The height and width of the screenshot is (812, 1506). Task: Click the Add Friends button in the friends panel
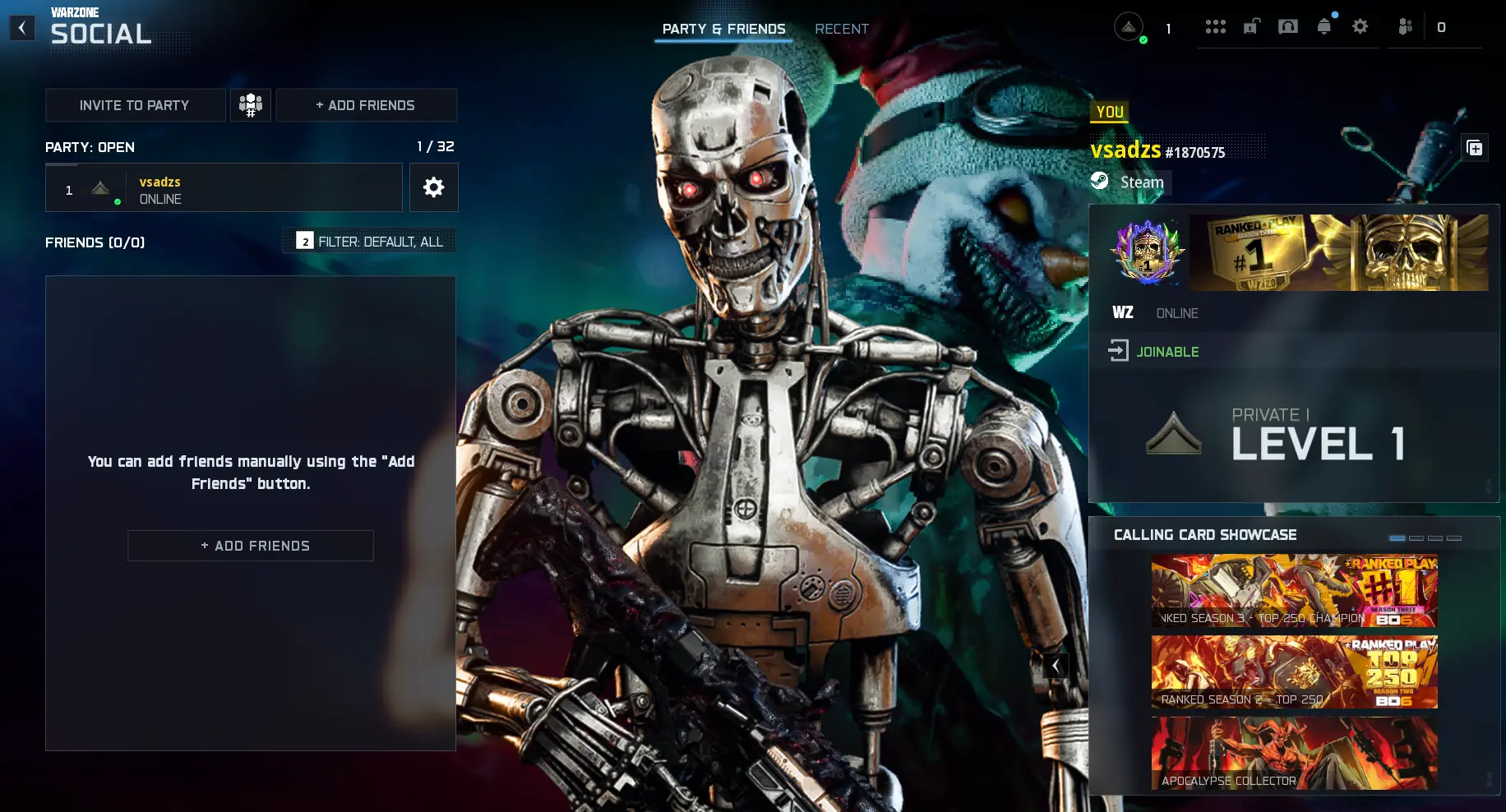(x=251, y=545)
